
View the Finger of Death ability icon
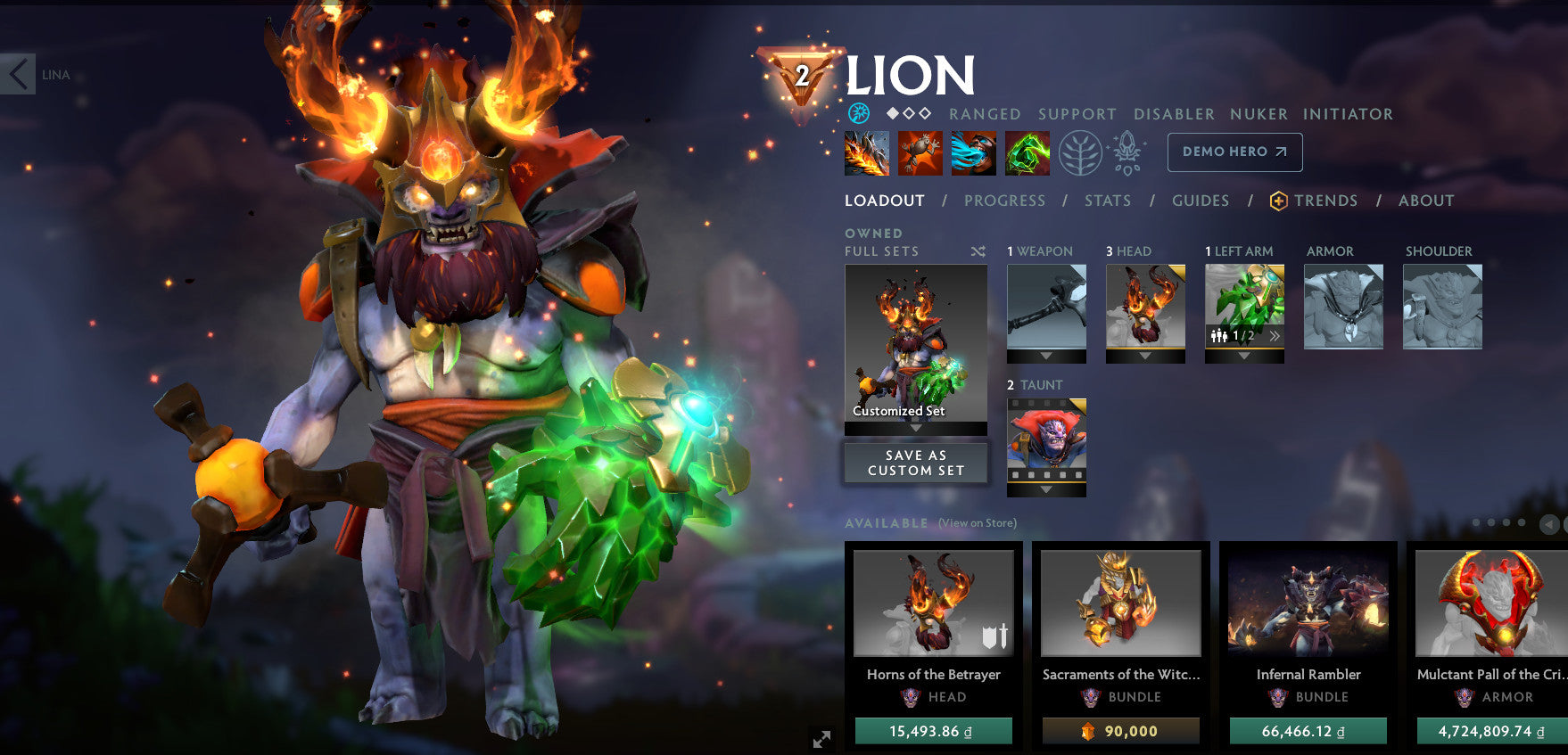pyautogui.click(x=1027, y=152)
